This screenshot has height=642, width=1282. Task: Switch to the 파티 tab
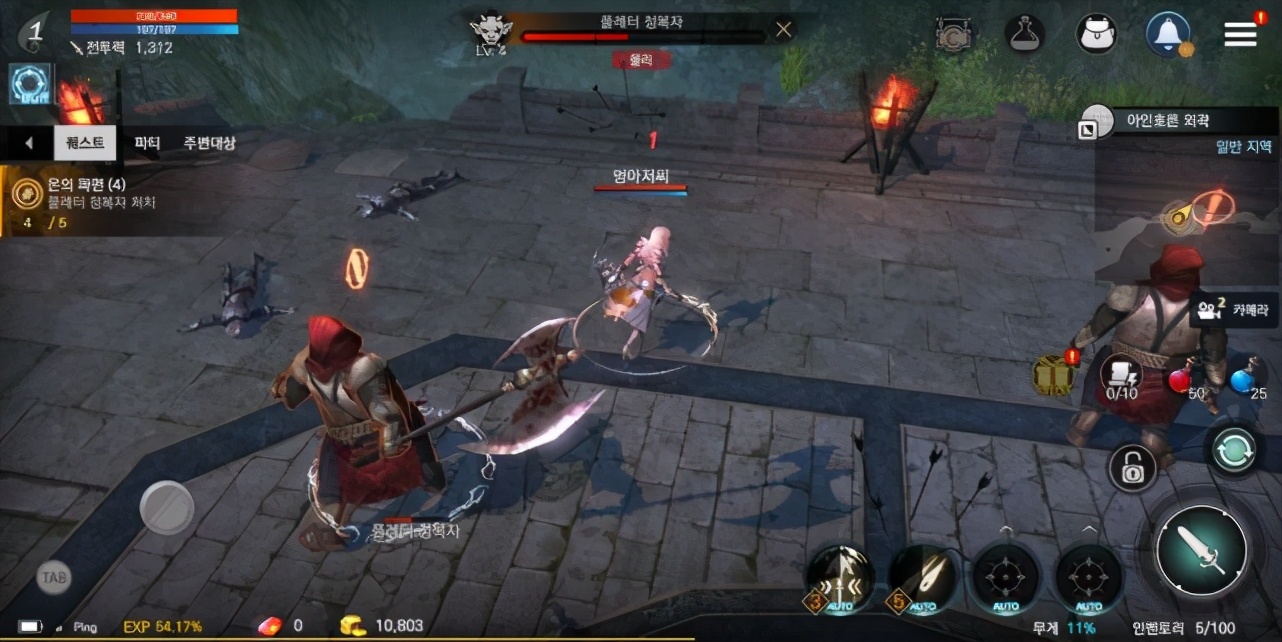click(x=147, y=143)
